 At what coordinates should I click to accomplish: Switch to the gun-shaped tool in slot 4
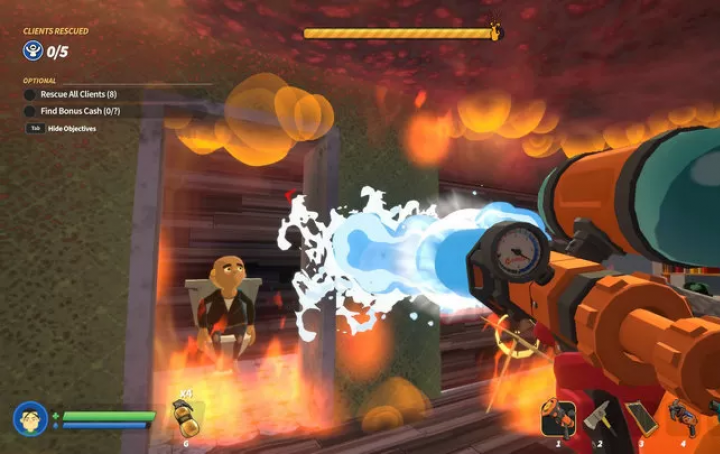tap(682, 416)
